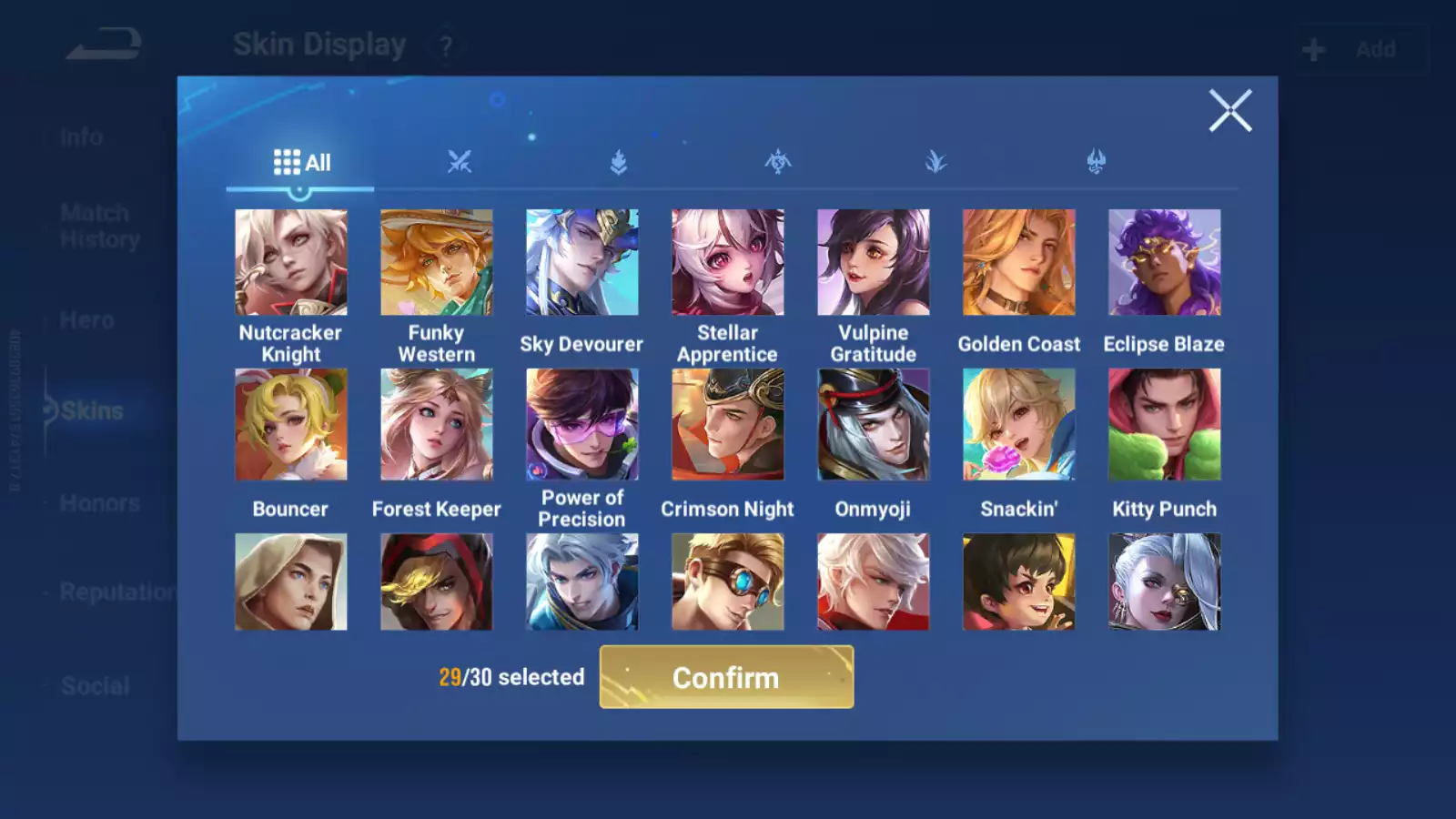Image resolution: width=1456 pixels, height=819 pixels.
Task: Open the Skins menu item in sidebar
Action: click(x=91, y=410)
